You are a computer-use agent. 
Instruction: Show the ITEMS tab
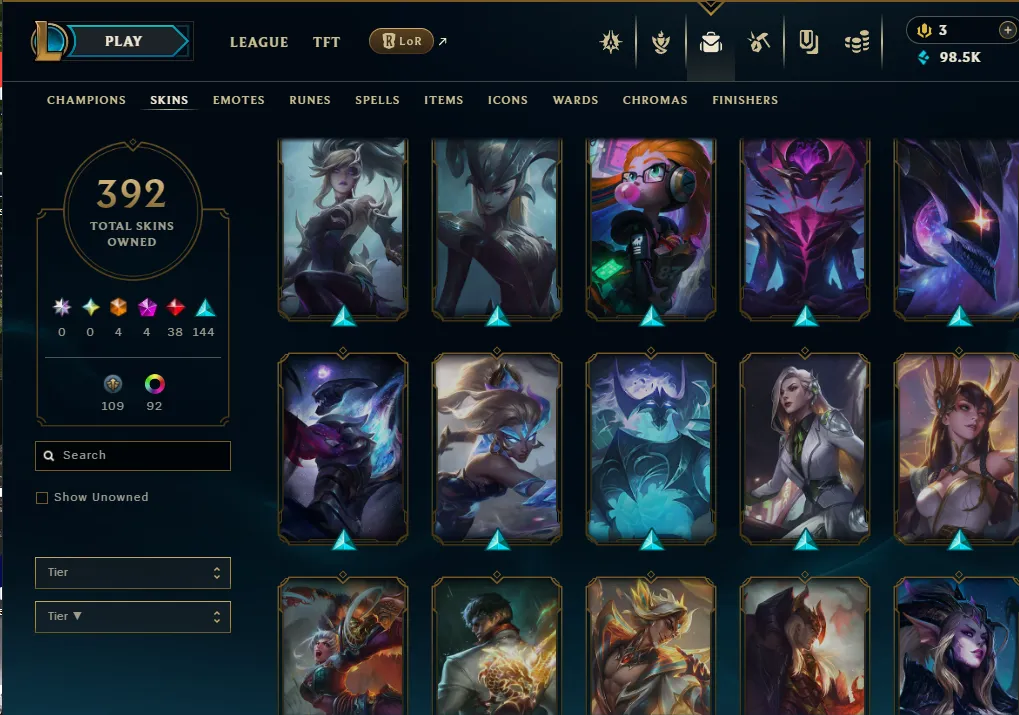click(x=443, y=100)
